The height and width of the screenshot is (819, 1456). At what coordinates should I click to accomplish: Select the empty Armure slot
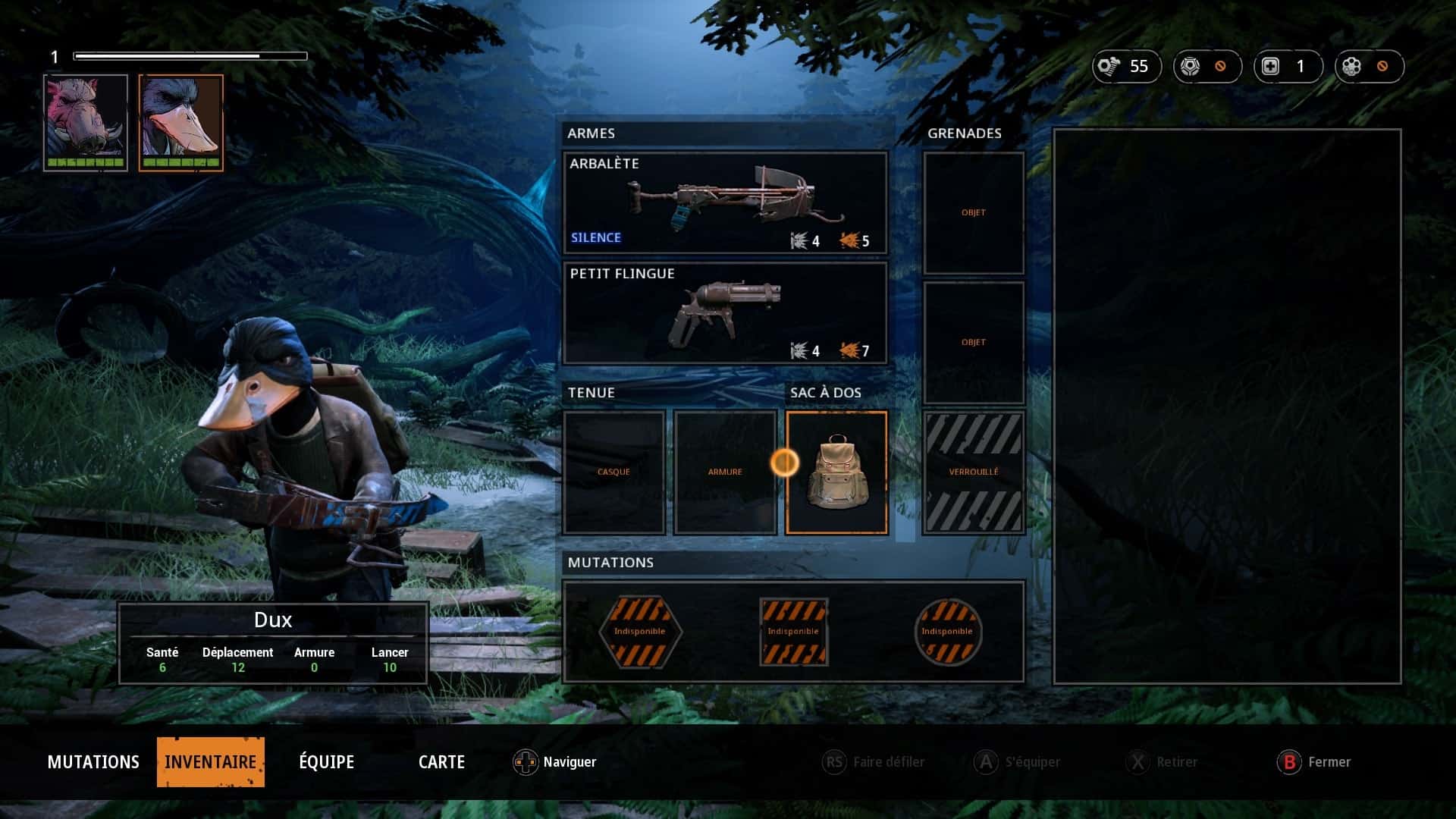725,472
